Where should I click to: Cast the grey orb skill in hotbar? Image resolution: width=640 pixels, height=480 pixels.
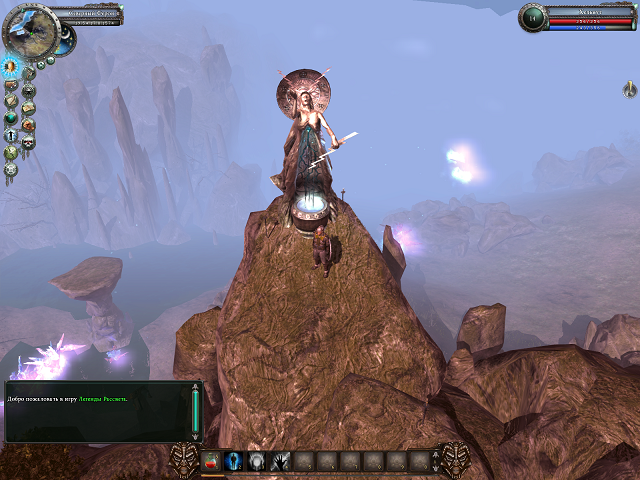click(258, 460)
